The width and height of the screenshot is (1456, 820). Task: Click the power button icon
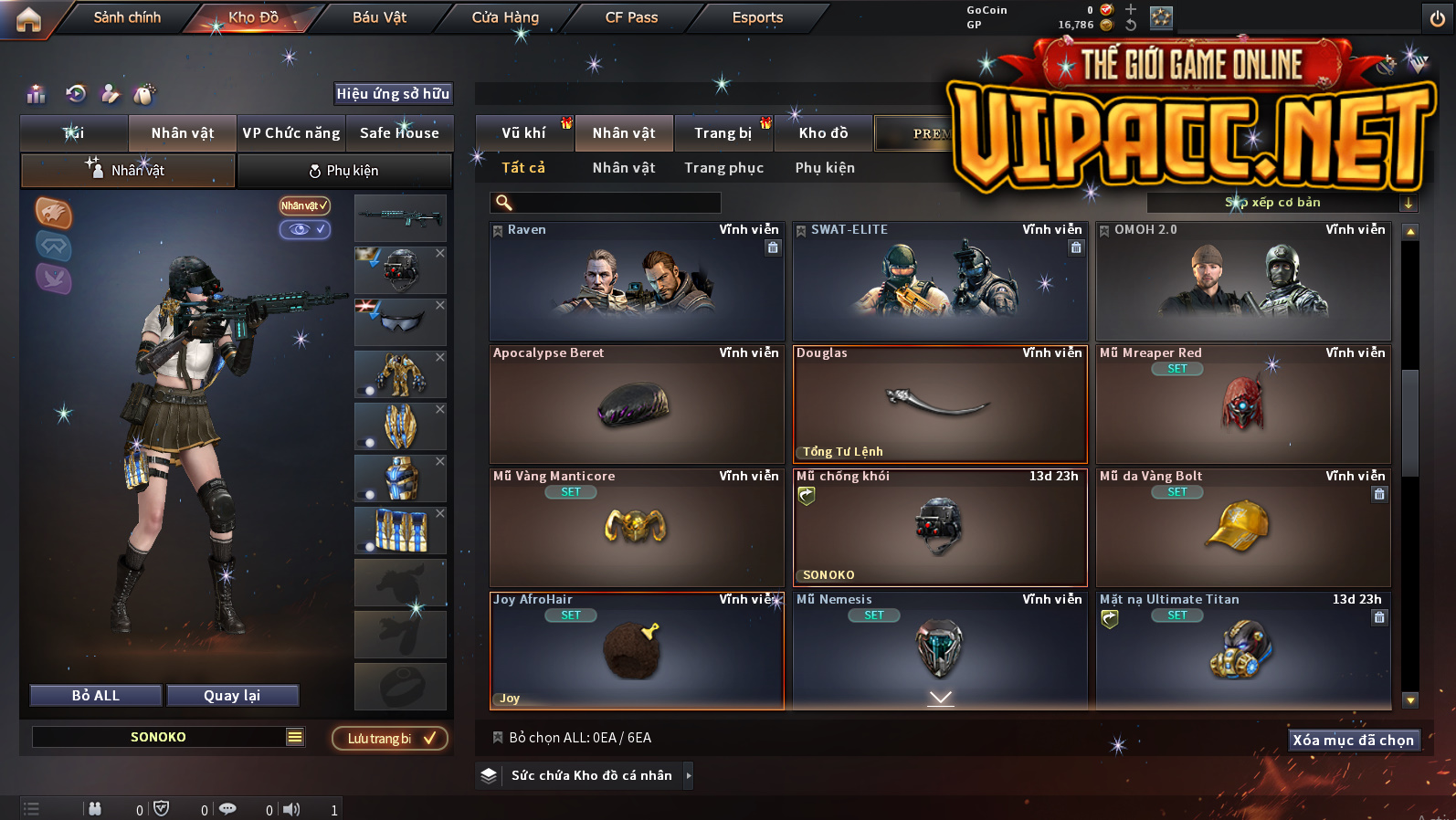pos(1437,18)
